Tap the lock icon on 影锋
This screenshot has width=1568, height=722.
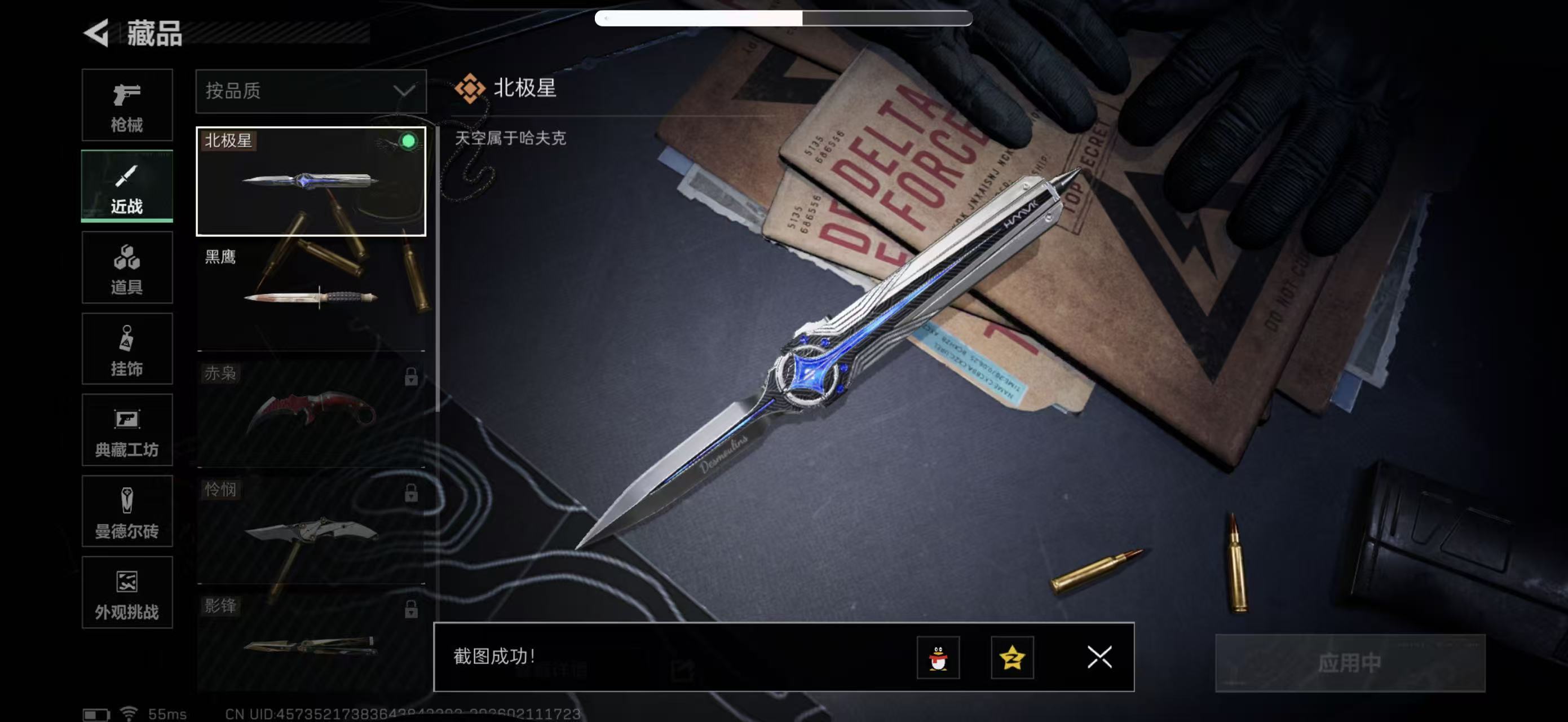[x=413, y=609]
